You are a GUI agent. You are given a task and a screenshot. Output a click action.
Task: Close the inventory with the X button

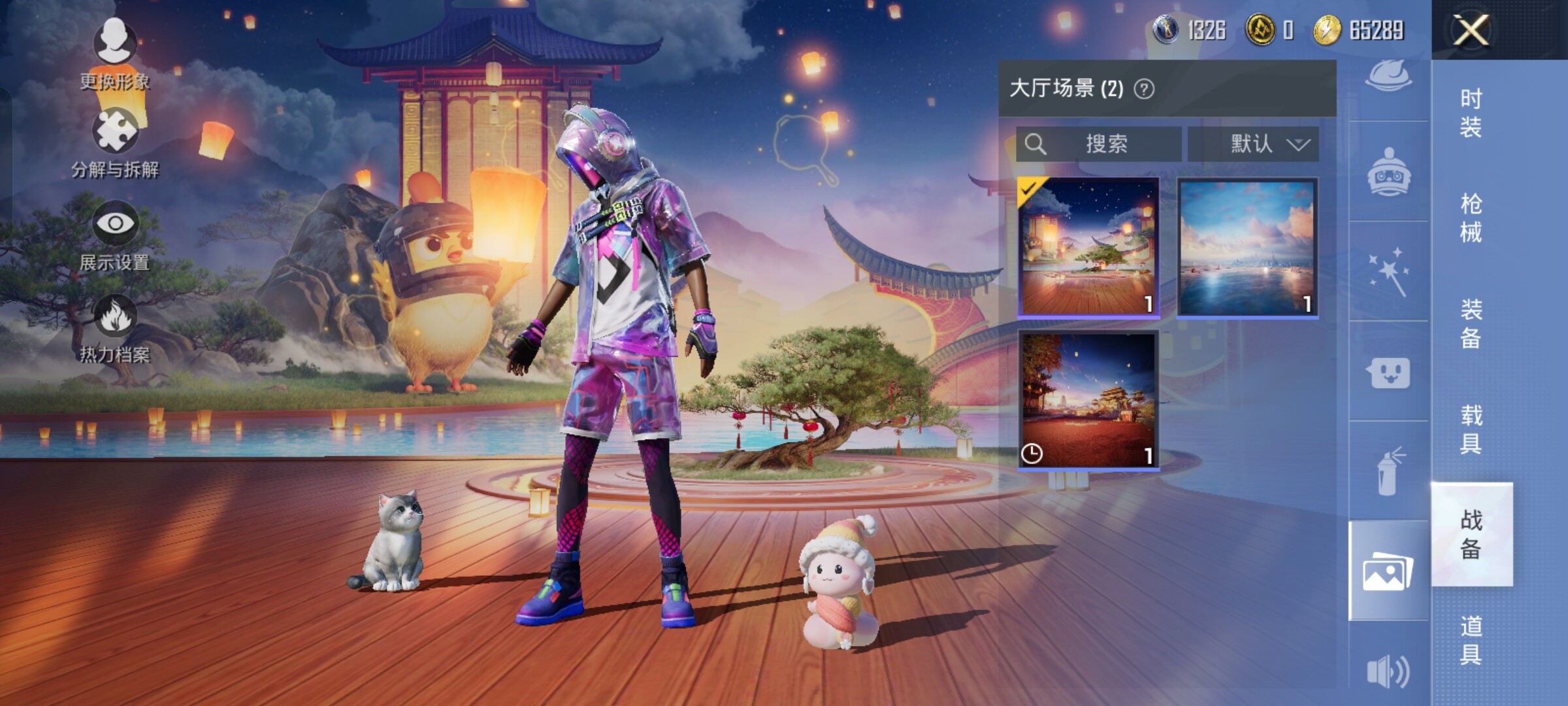pos(1471,30)
